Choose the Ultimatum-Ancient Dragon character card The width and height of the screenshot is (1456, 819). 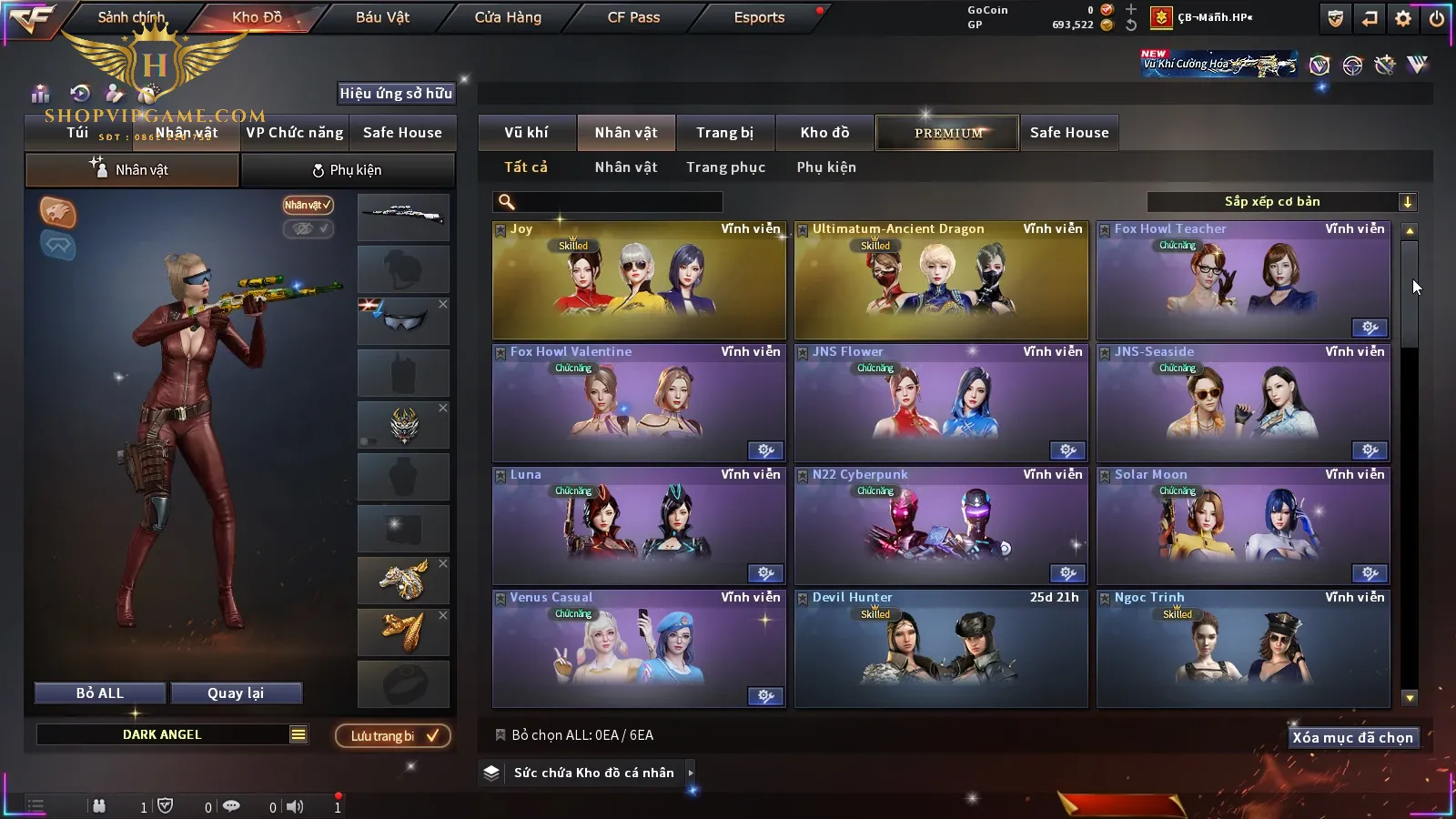point(941,280)
